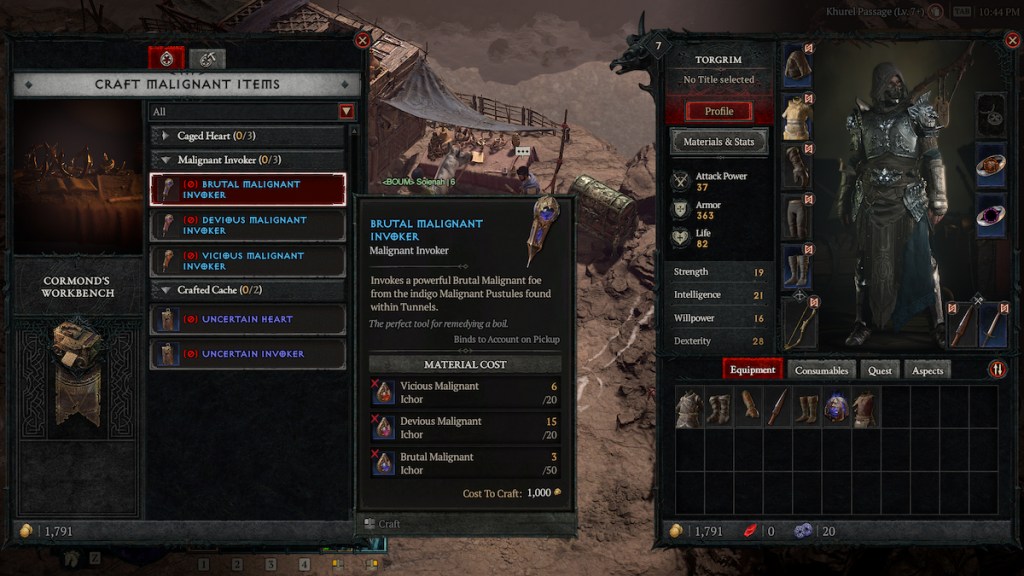The image size is (1024, 576).
Task: Select the equipped bow weapon slot
Action: click(x=799, y=322)
